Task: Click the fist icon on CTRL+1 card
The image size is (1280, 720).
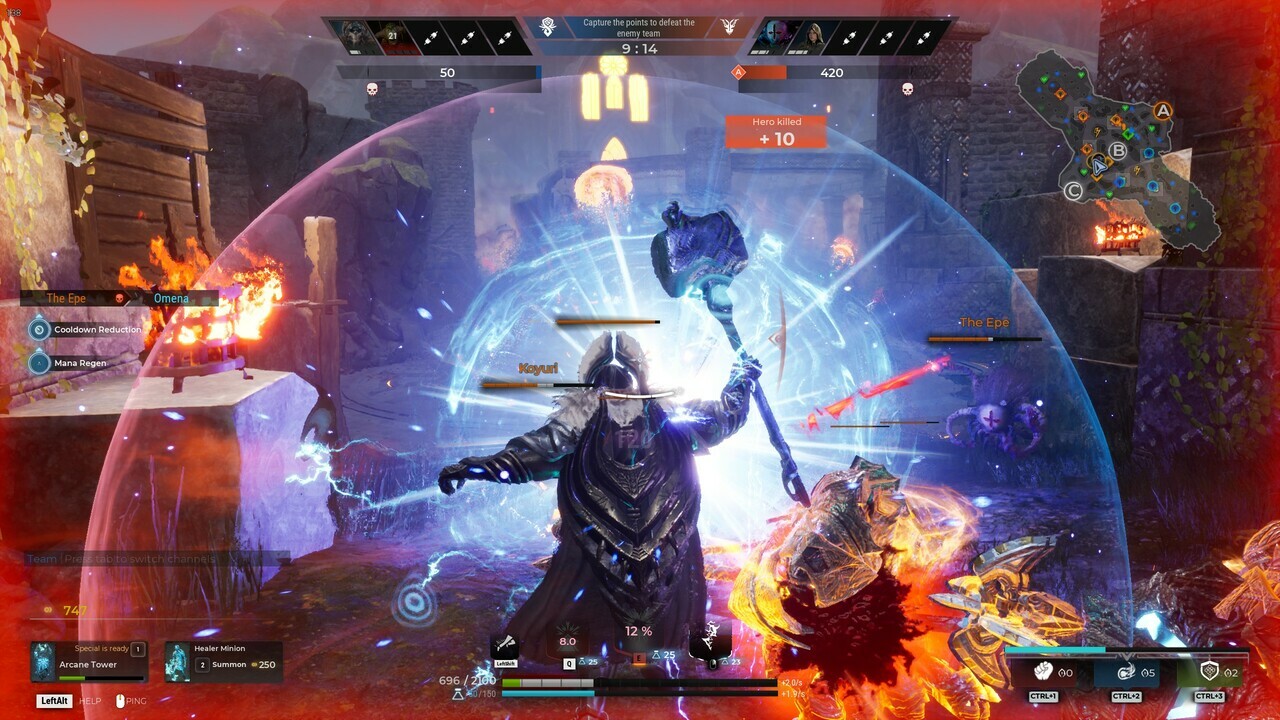Action: click(x=1043, y=671)
